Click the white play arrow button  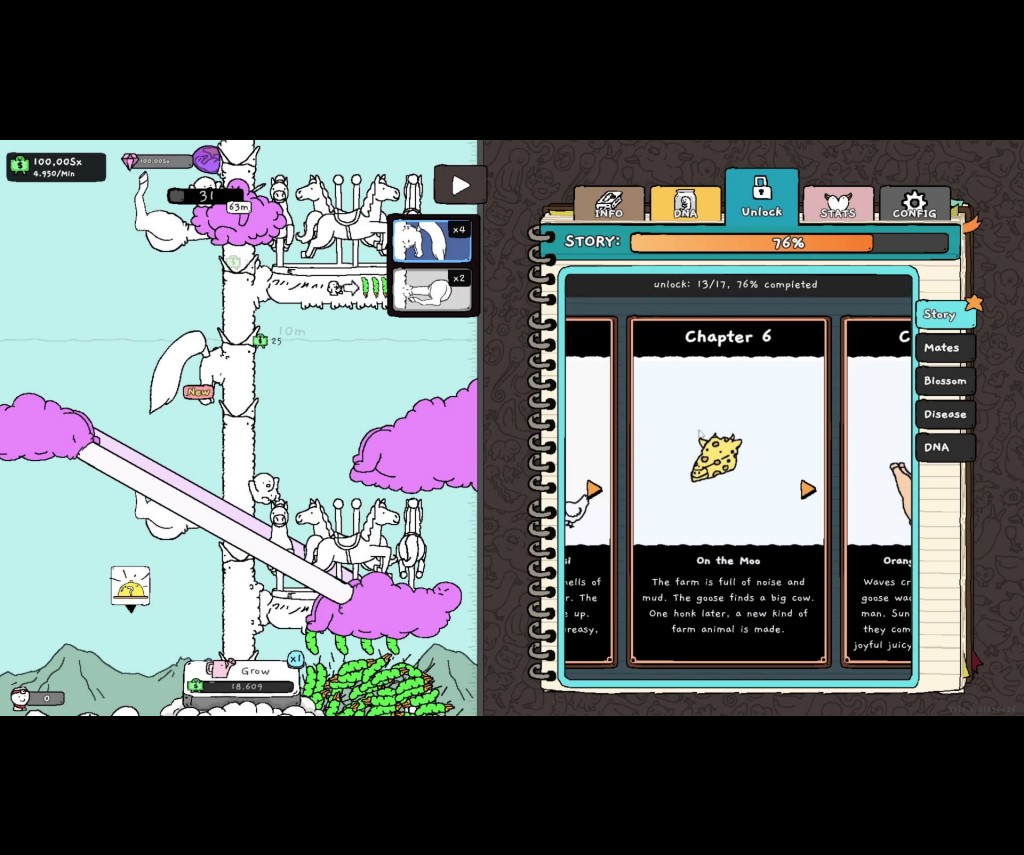(x=460, y=185)
